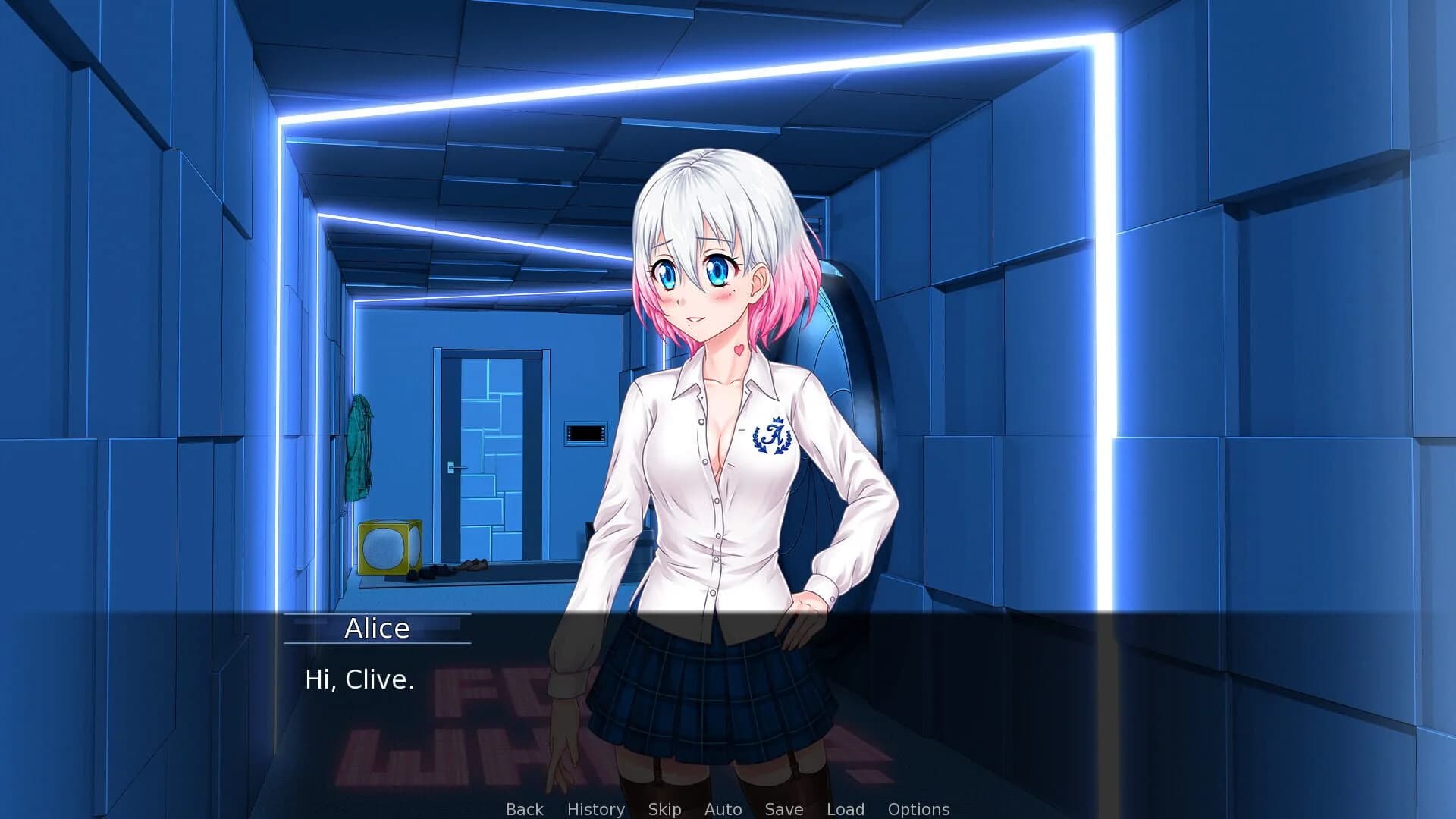1456x819 pixels.
Task: Open the Options settings
Action: point(920,808)
